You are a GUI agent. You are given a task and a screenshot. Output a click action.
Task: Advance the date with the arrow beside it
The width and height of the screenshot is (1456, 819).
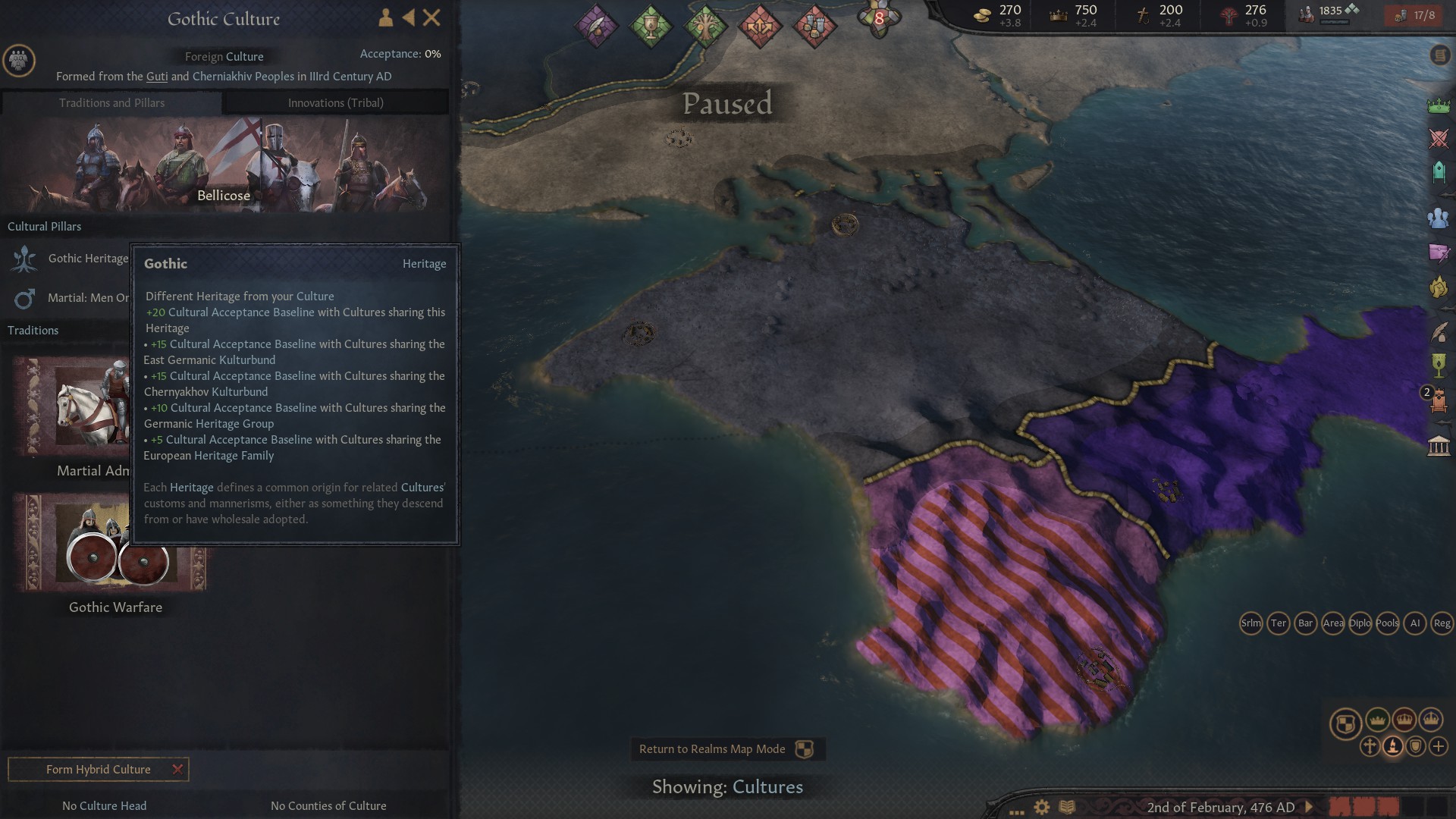[x=1310, y=808]
